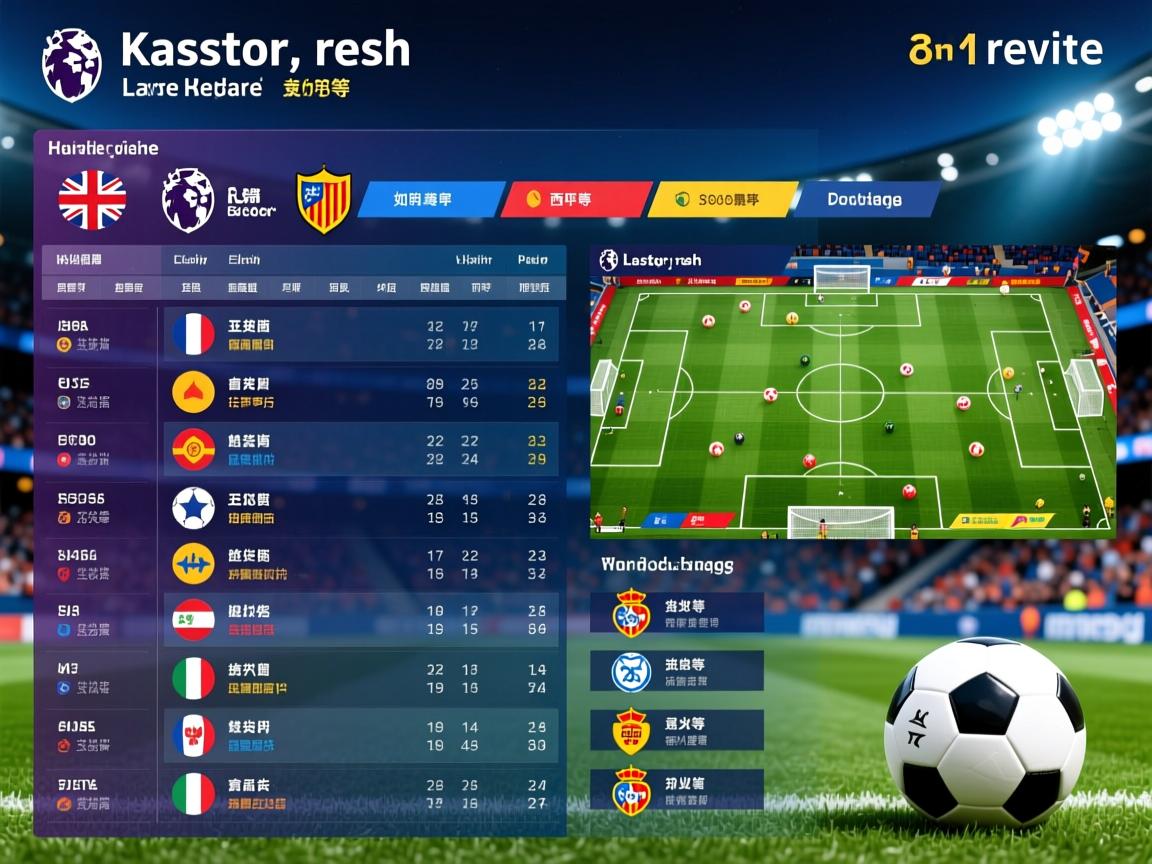Viewport: 1152px width, 864px height.
Task: Select the Union Jack flag icon
Action: (x=92, y=200)
